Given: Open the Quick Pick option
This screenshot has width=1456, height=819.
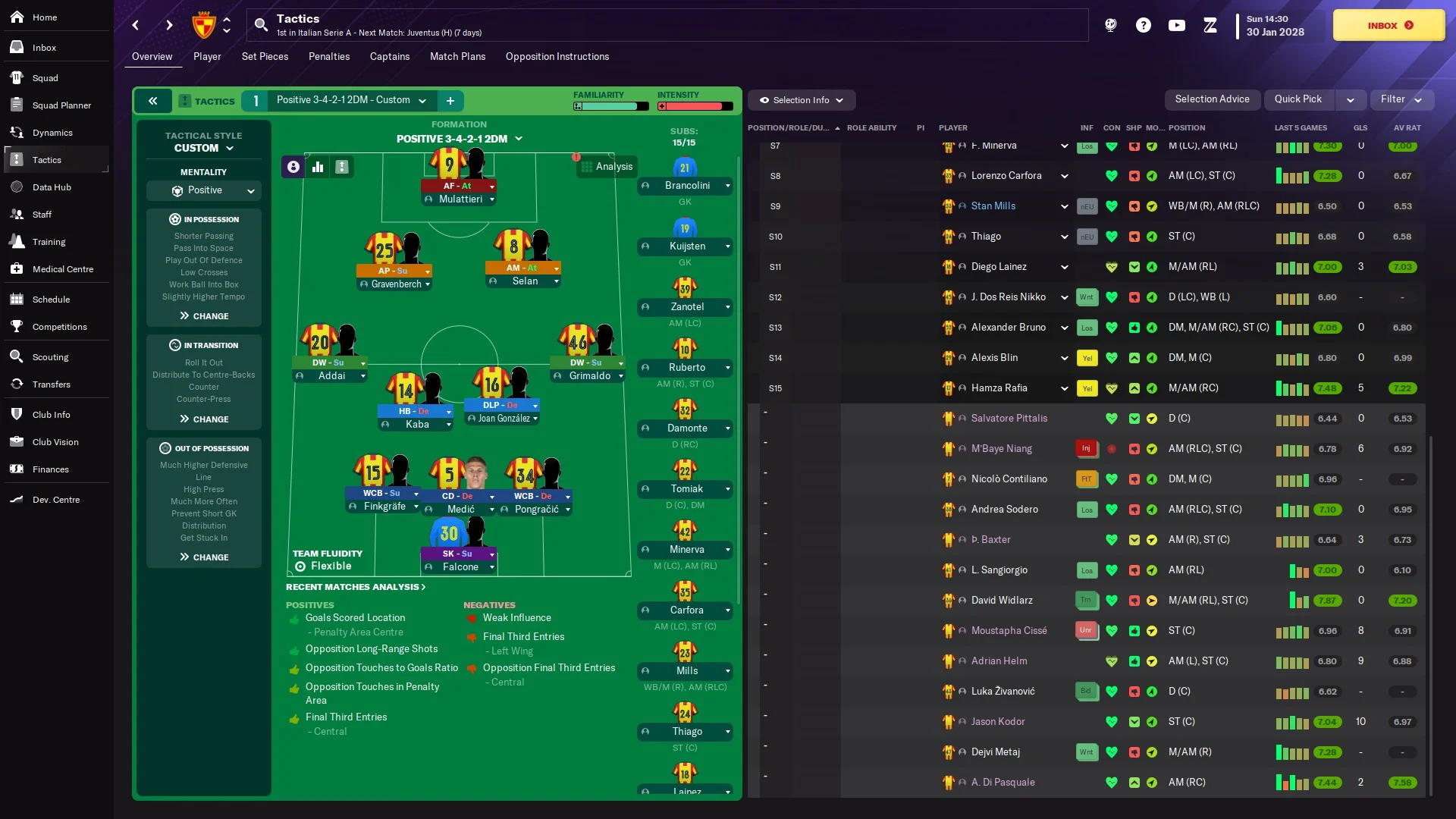Looking at the screenshot, I should coord(1298,99).
